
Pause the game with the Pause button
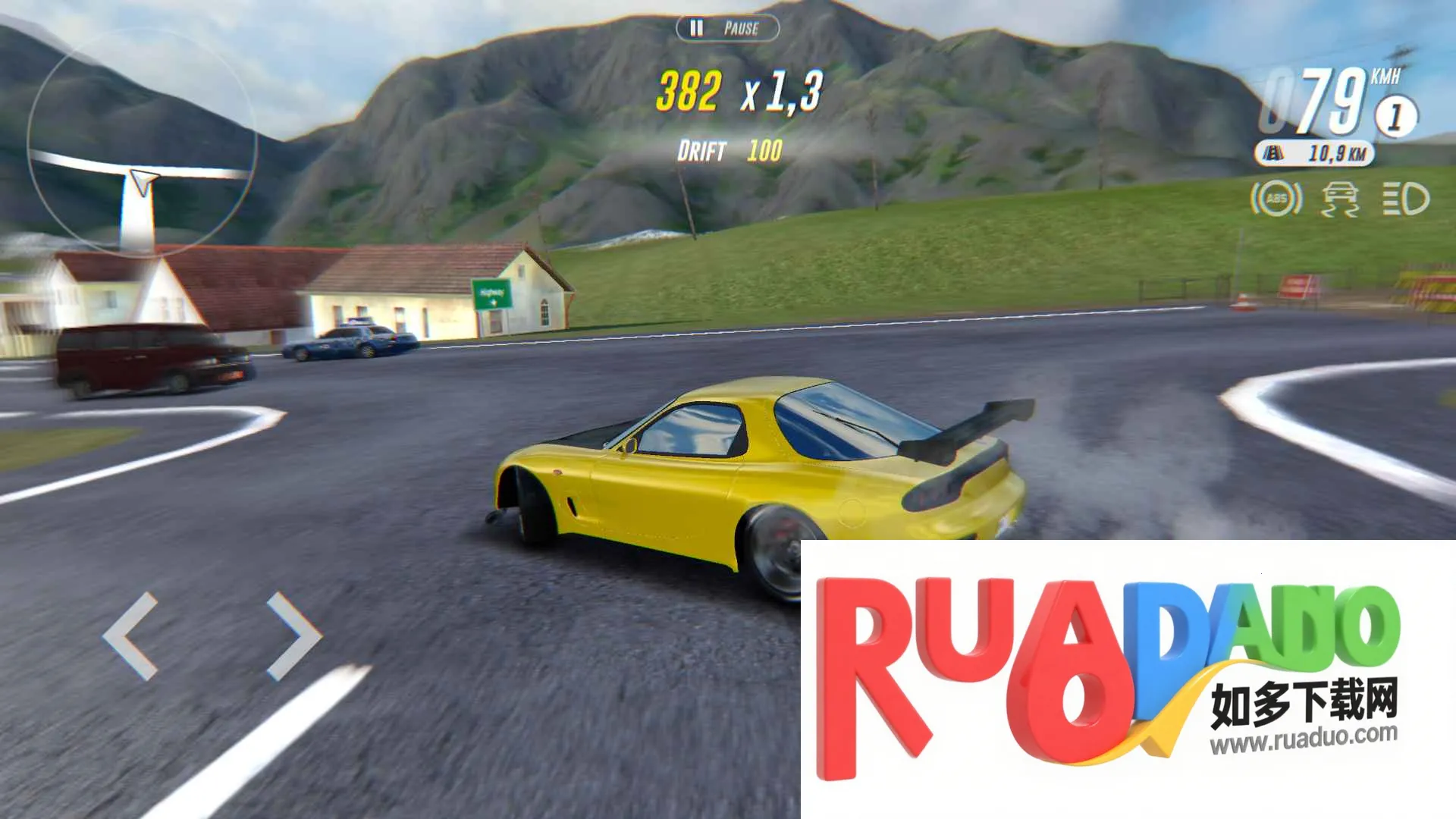click(726, 29)
